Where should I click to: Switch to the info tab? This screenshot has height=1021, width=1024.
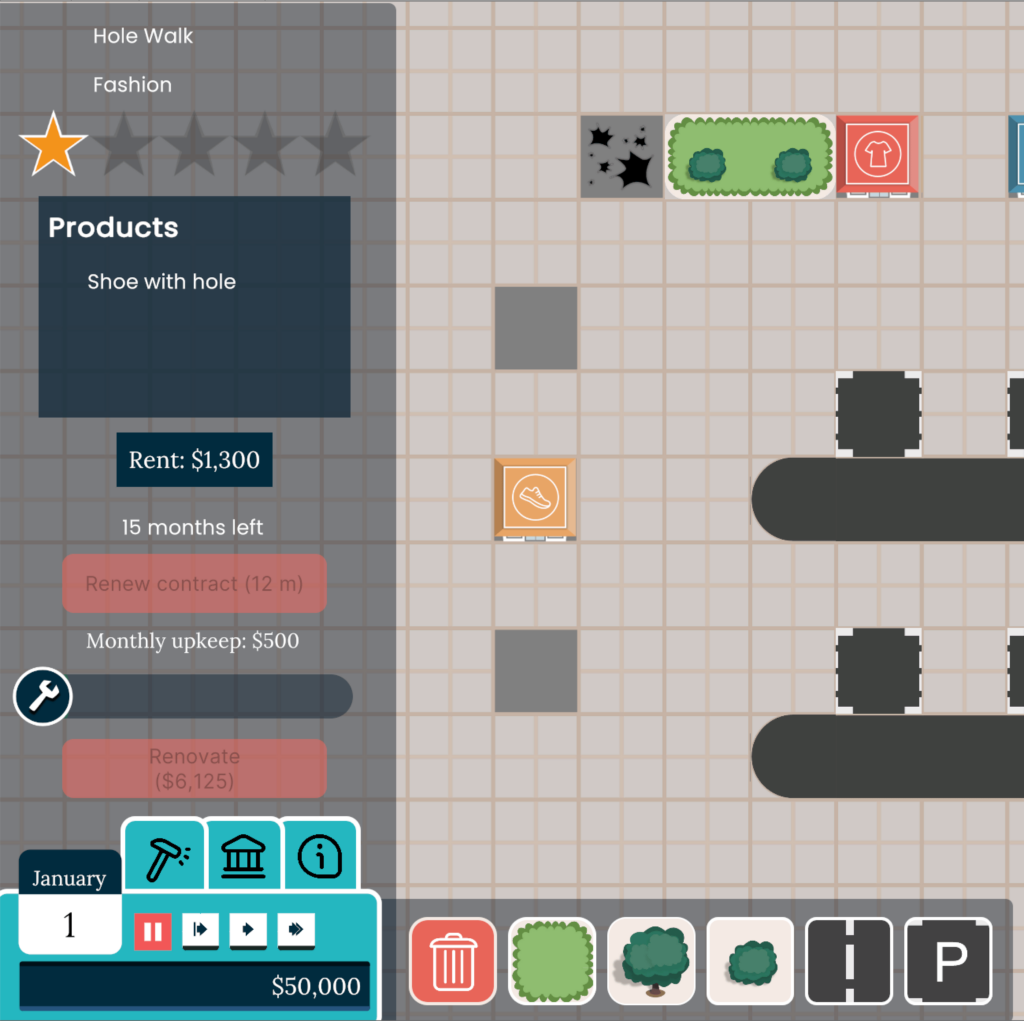tap(320, 856)
